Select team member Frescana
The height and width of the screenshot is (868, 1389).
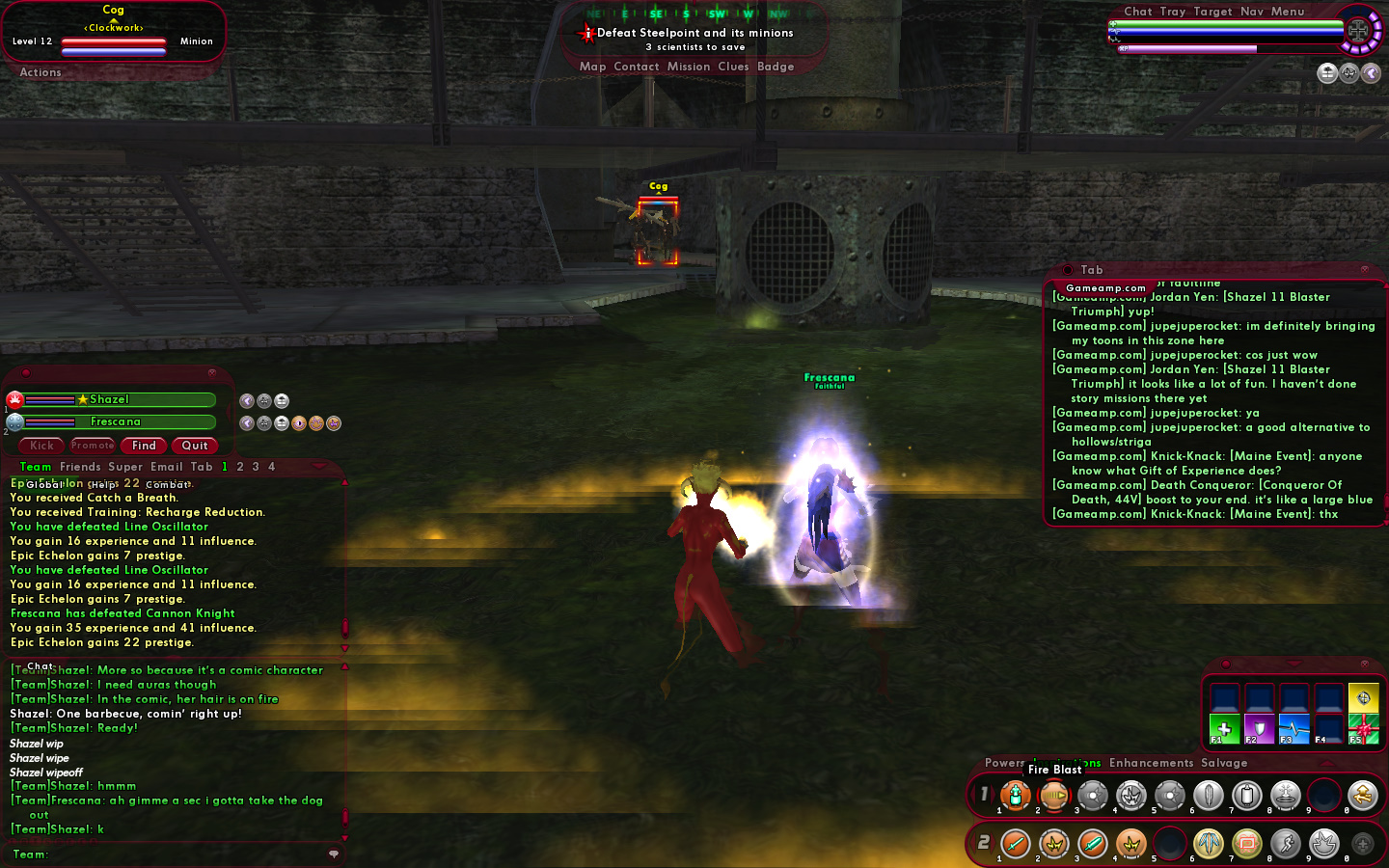(x=116, y=421)
